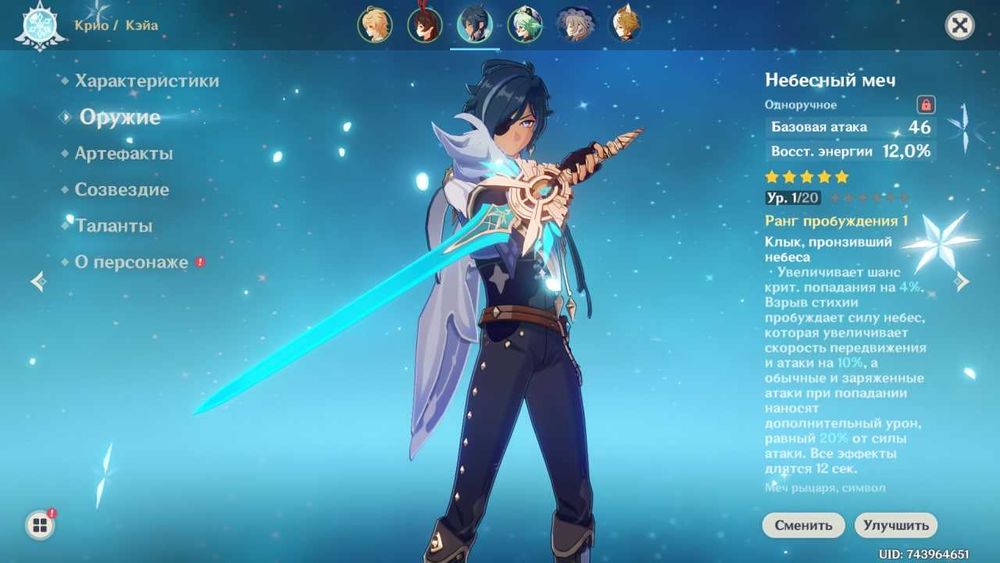Click Kaeya's highlighted portrait
The width and height of the screenshot is (1000, 563).
475,25
